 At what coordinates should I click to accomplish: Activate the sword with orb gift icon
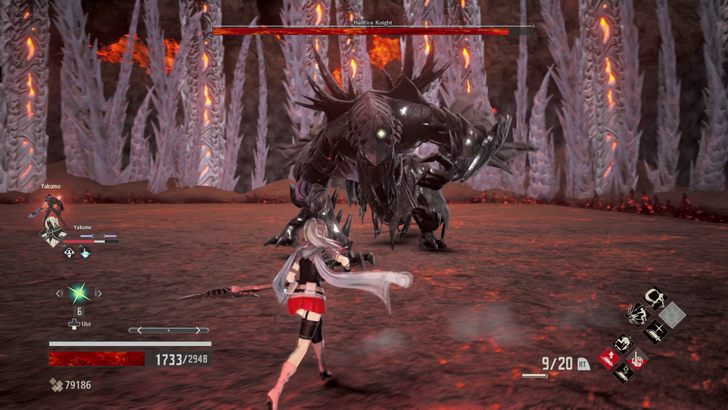(x=623, y=375)
